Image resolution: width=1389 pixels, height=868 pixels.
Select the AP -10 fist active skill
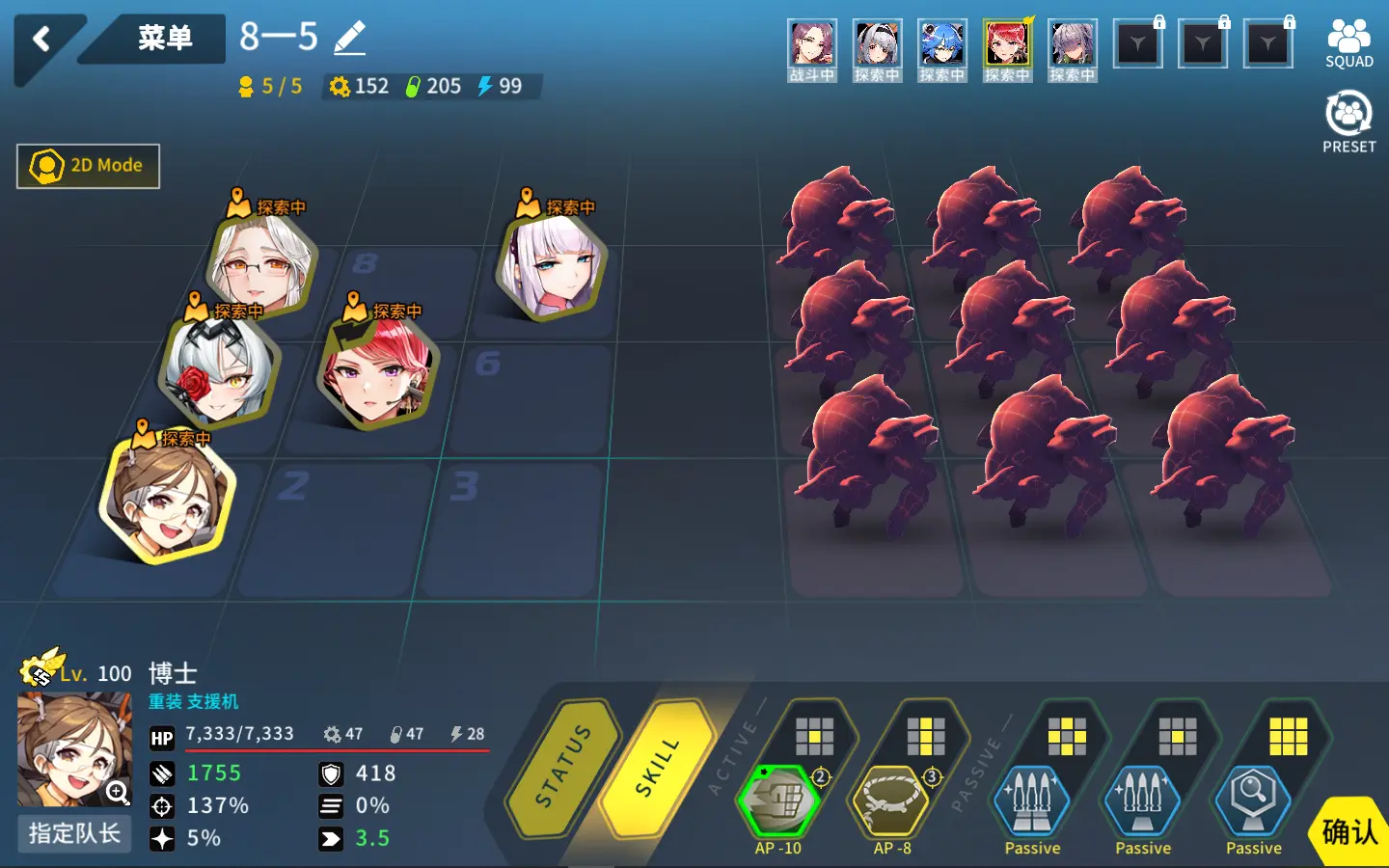pyautogui.click(x=778, y=800)
